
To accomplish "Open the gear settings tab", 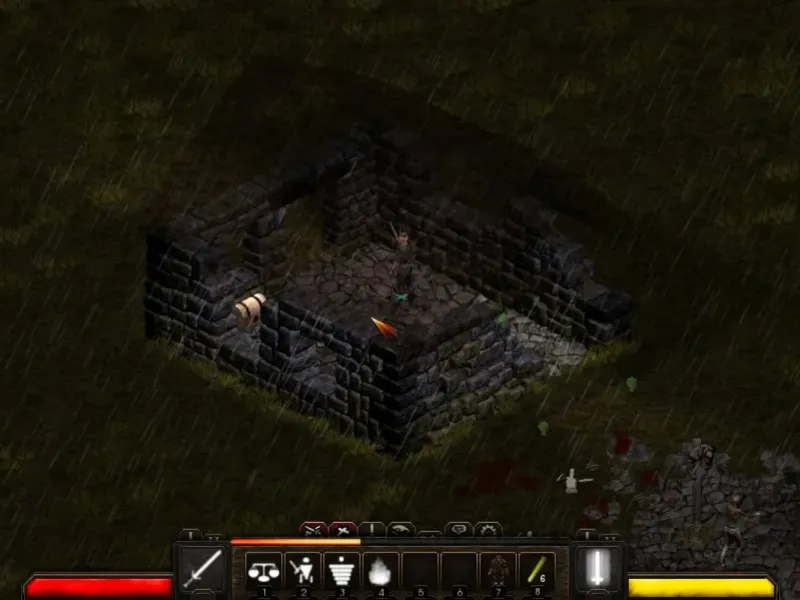I will 488,528.
